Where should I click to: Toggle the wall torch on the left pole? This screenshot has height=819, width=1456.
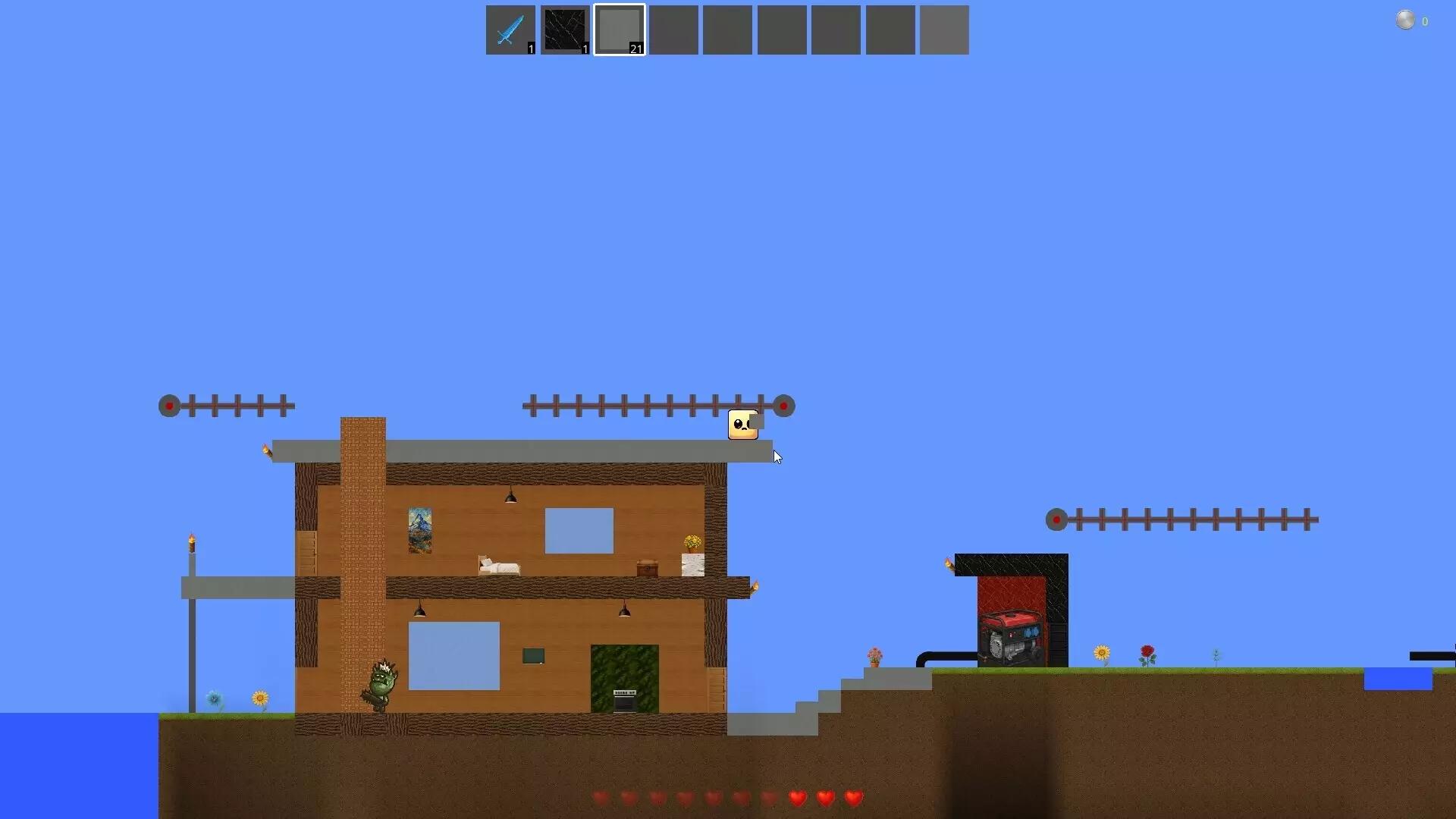(193, 540)
